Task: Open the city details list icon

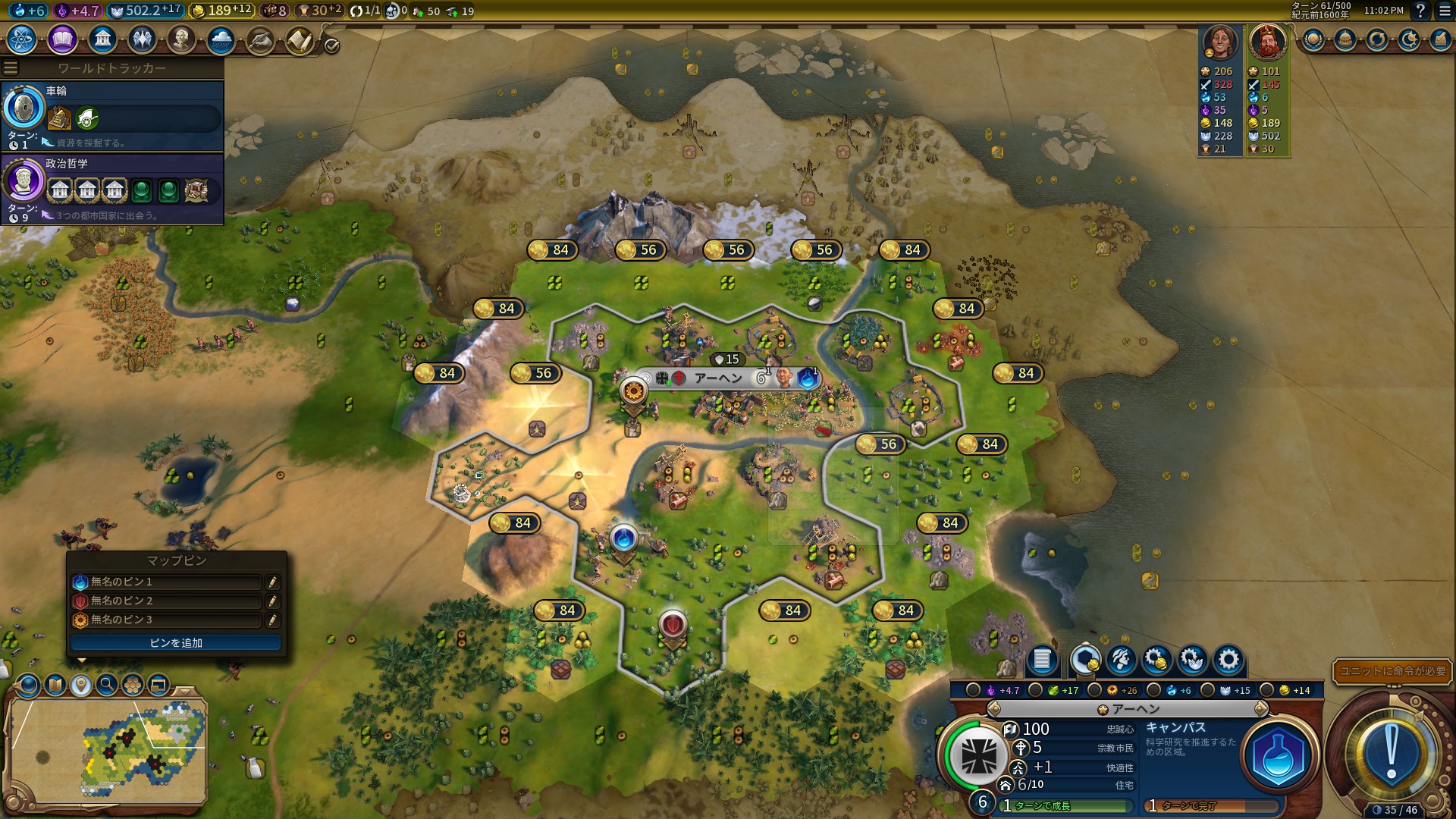Action: [1042, 660]
